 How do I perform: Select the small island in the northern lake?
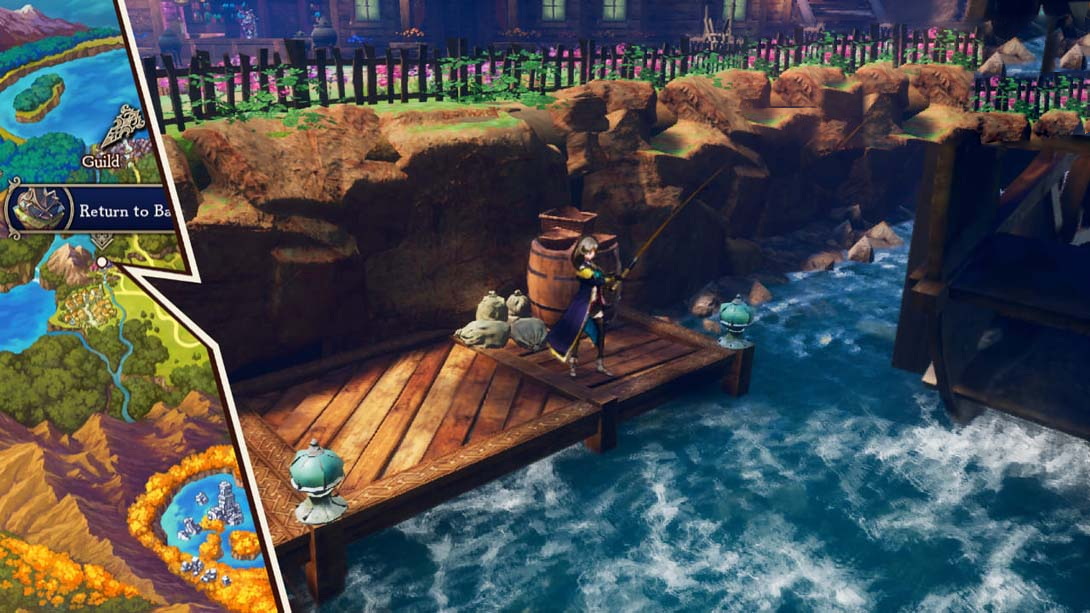point(38,95)
